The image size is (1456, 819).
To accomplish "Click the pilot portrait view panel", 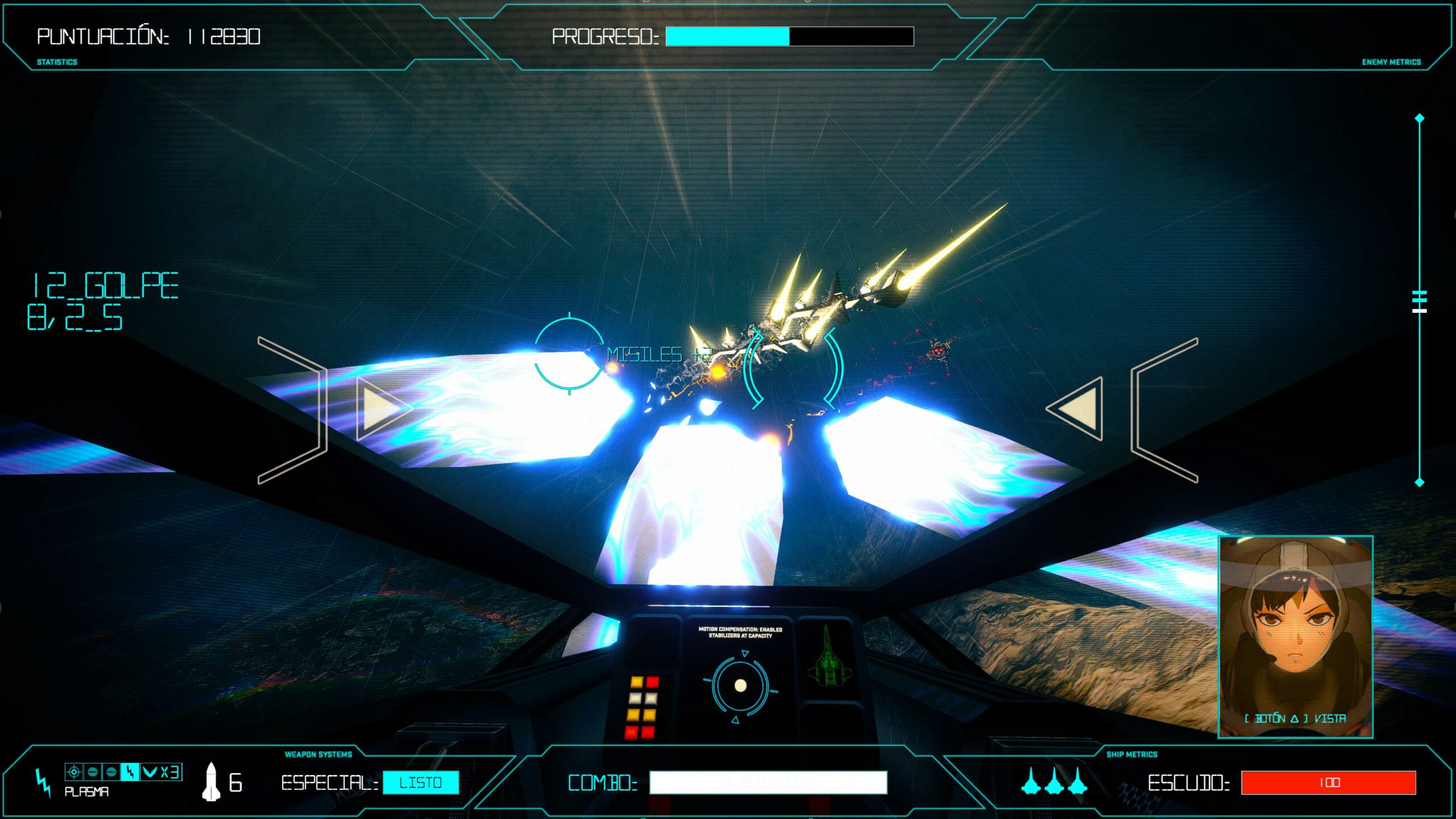I will tap(1295, 636).
